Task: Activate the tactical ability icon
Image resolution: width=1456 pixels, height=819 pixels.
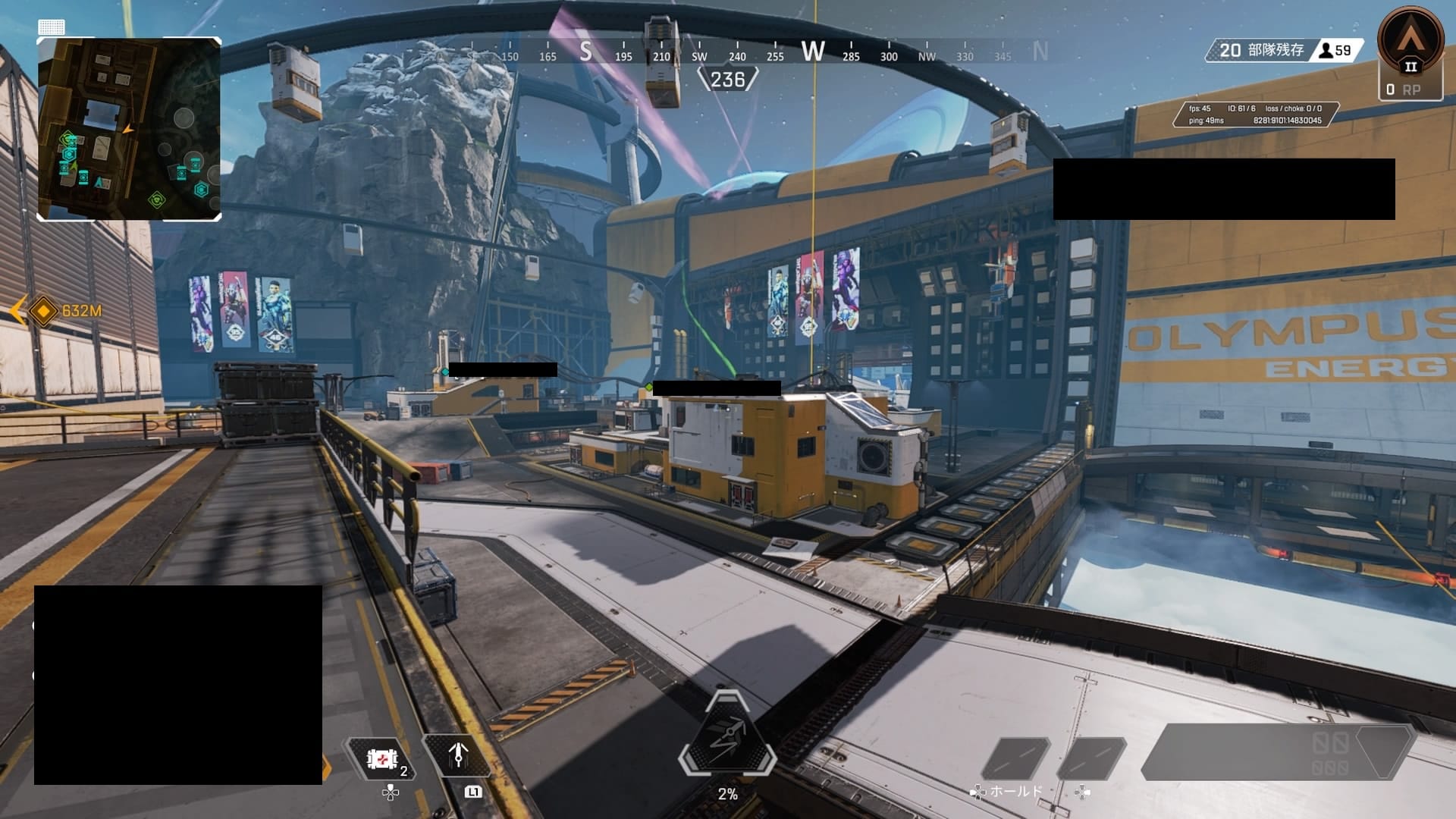Action: 457,755
